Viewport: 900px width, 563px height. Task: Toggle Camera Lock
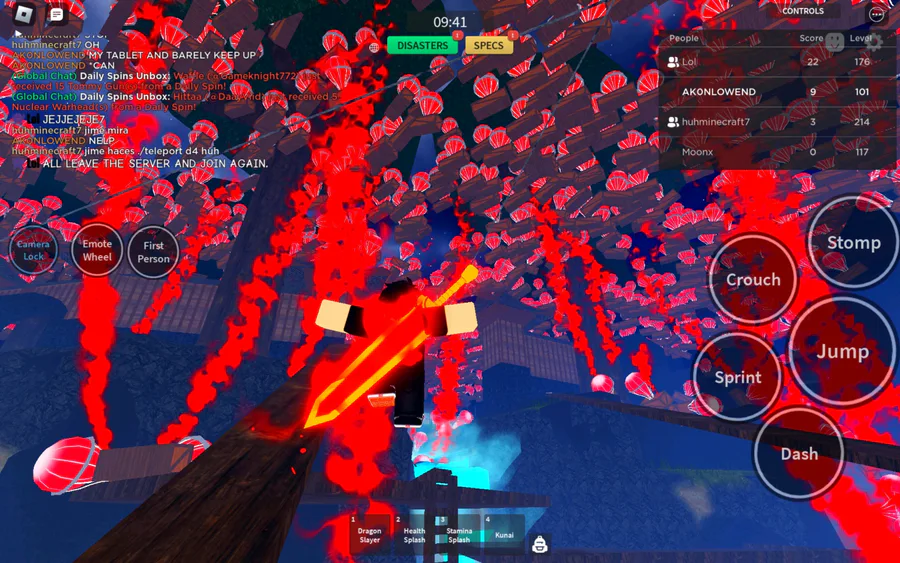pos(34,251)
